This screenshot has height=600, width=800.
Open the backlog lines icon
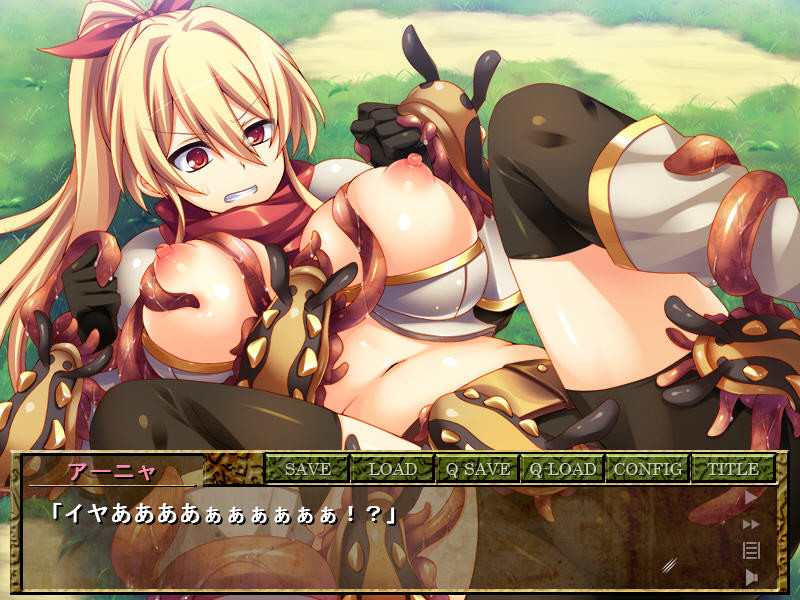pos(751,549)
